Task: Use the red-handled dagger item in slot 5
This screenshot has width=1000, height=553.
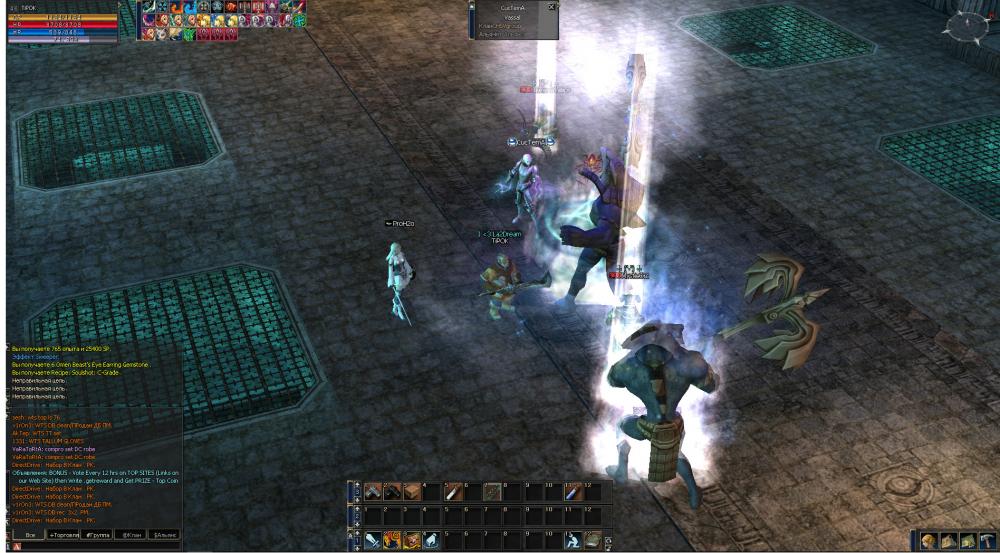Action: coord(453,491)
